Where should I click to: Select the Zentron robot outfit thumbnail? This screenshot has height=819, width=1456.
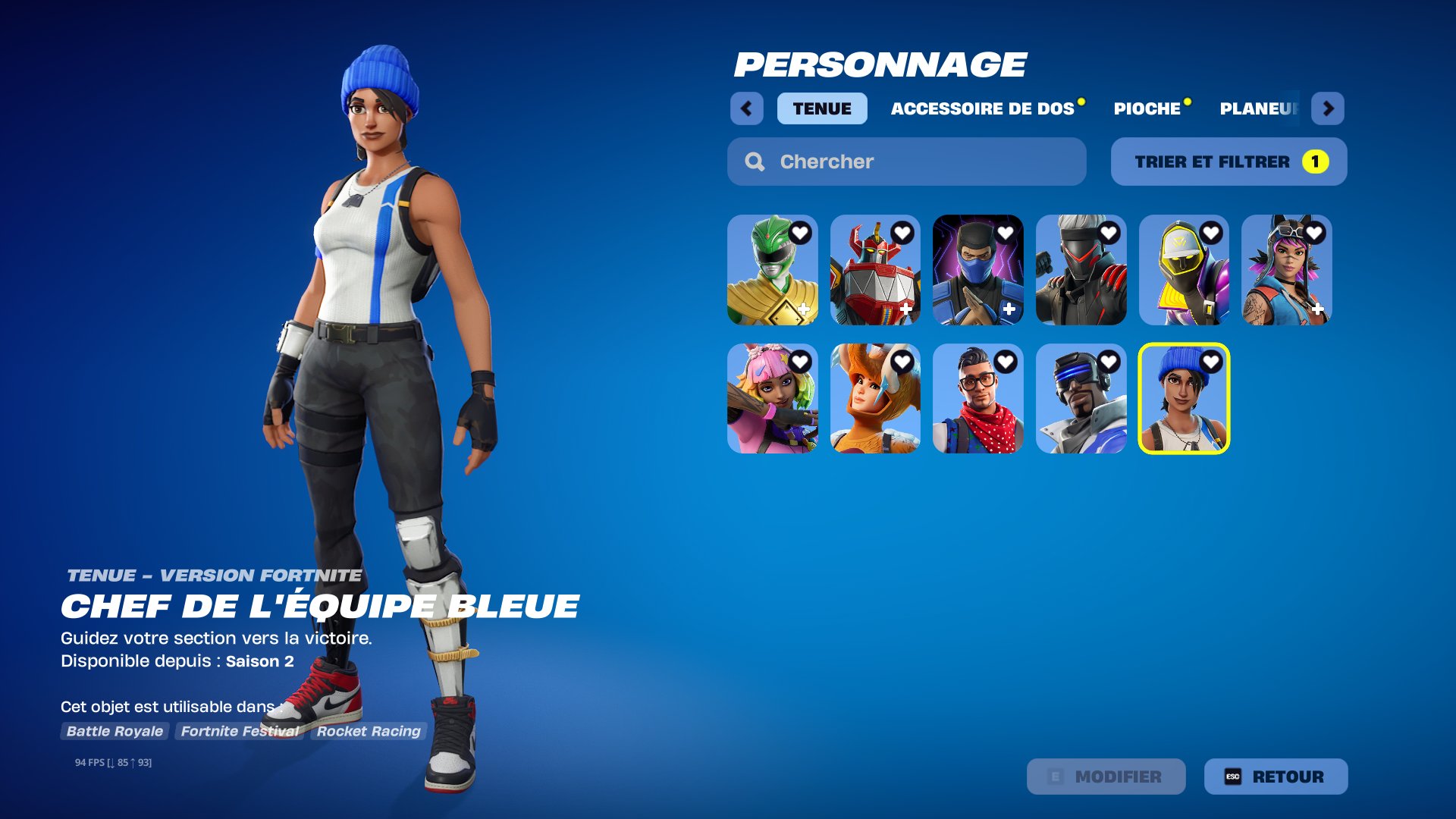click(x=876, y=271)
